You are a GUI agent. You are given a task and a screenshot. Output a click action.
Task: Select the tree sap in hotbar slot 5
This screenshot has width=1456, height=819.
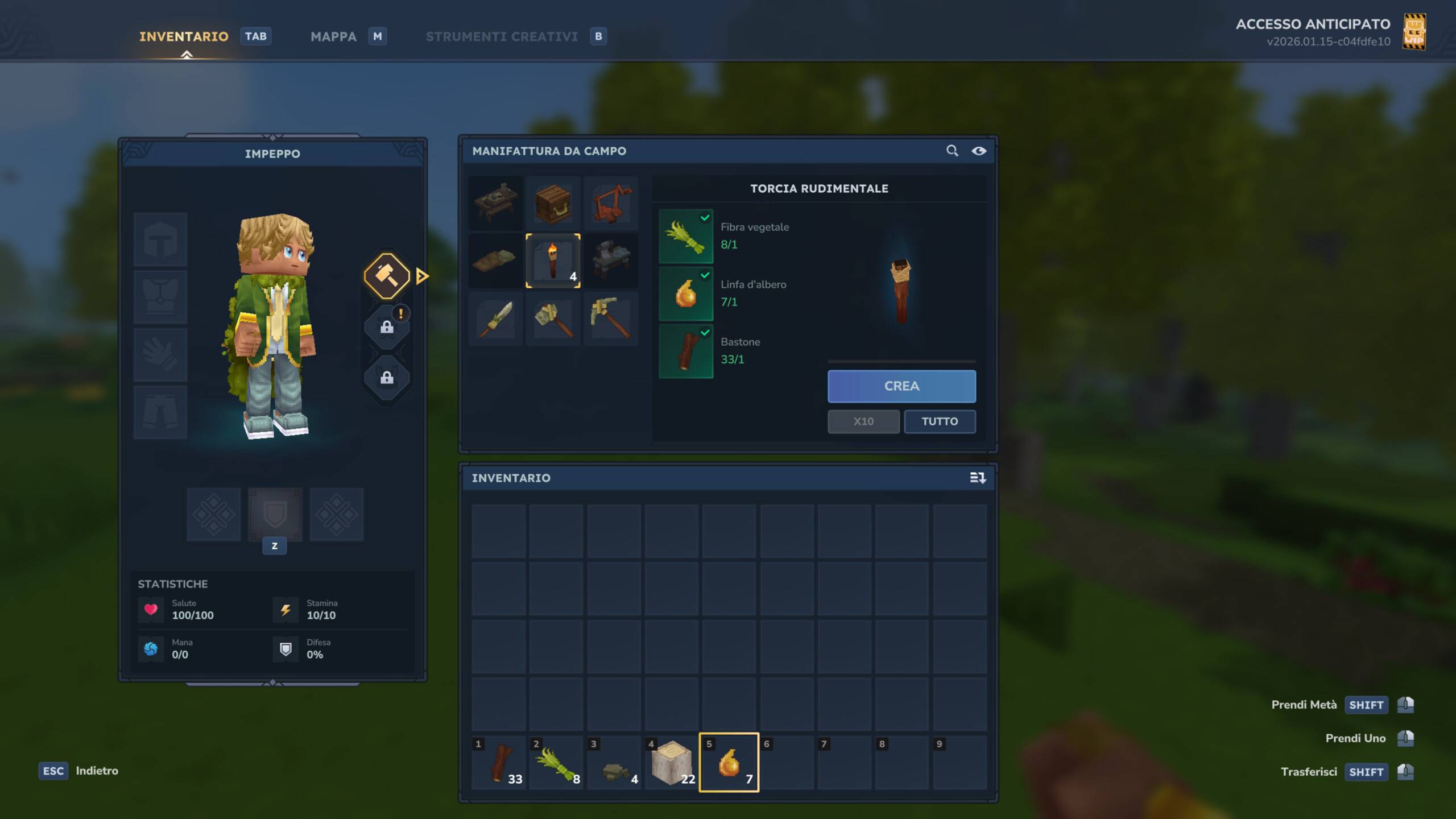729,763
